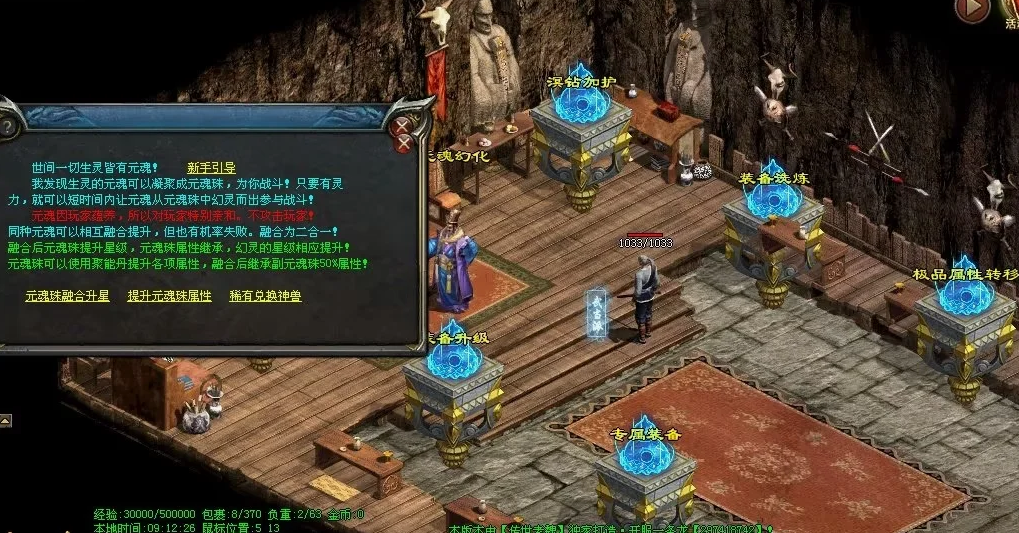Image resolution: width=1019 pixels, height=533 pixels.
Task: Click the question mark help button
Action: click(8, 127)
